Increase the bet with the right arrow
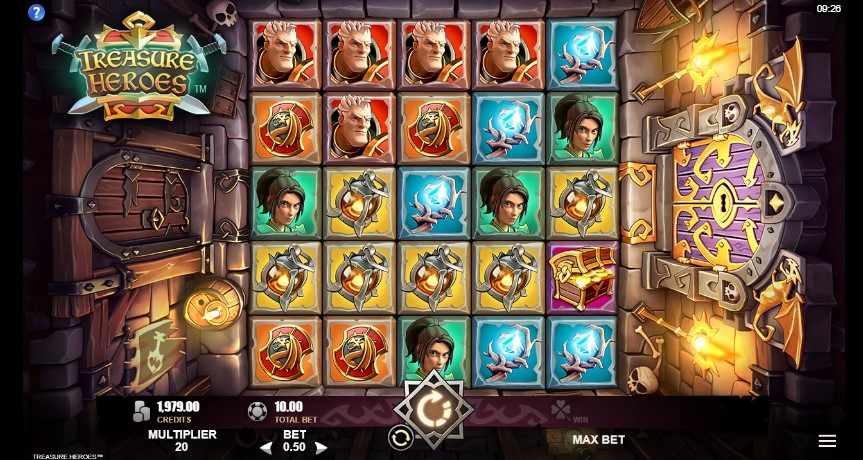This screenshot has width=863, height=460. coord(321,448)
